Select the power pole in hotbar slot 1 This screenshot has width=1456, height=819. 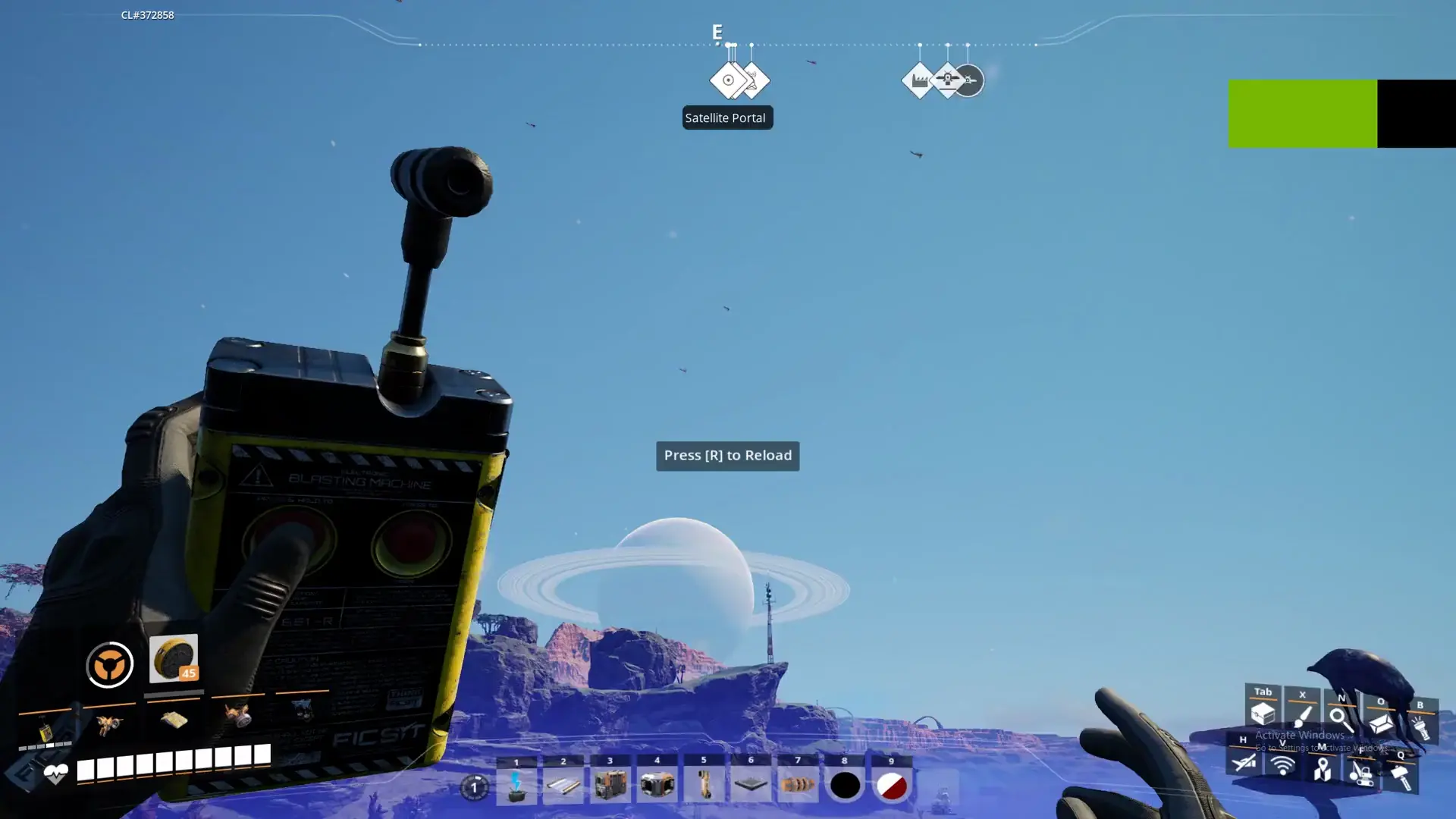[518, 785]
